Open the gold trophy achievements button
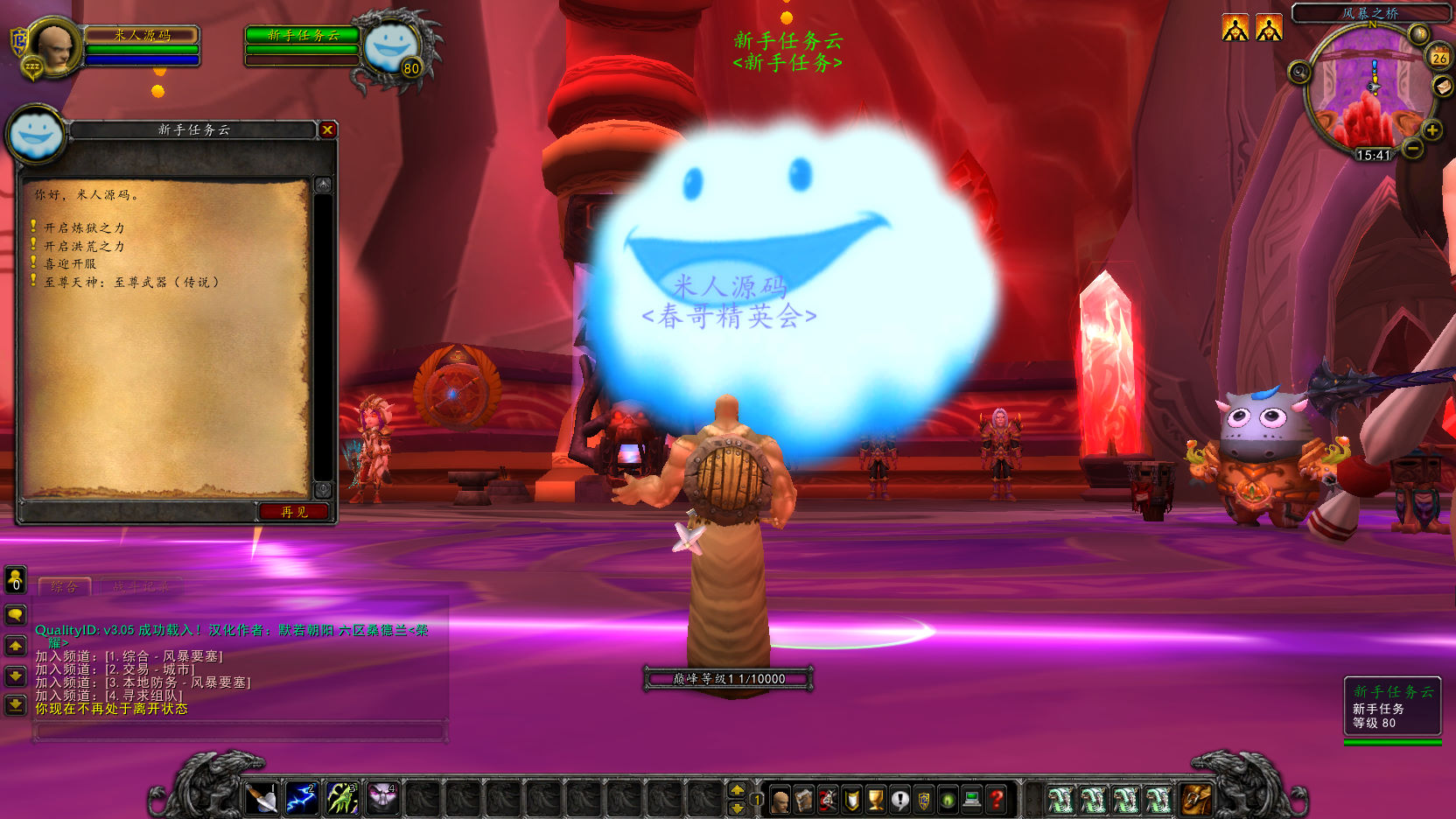 tap(875, 799)
